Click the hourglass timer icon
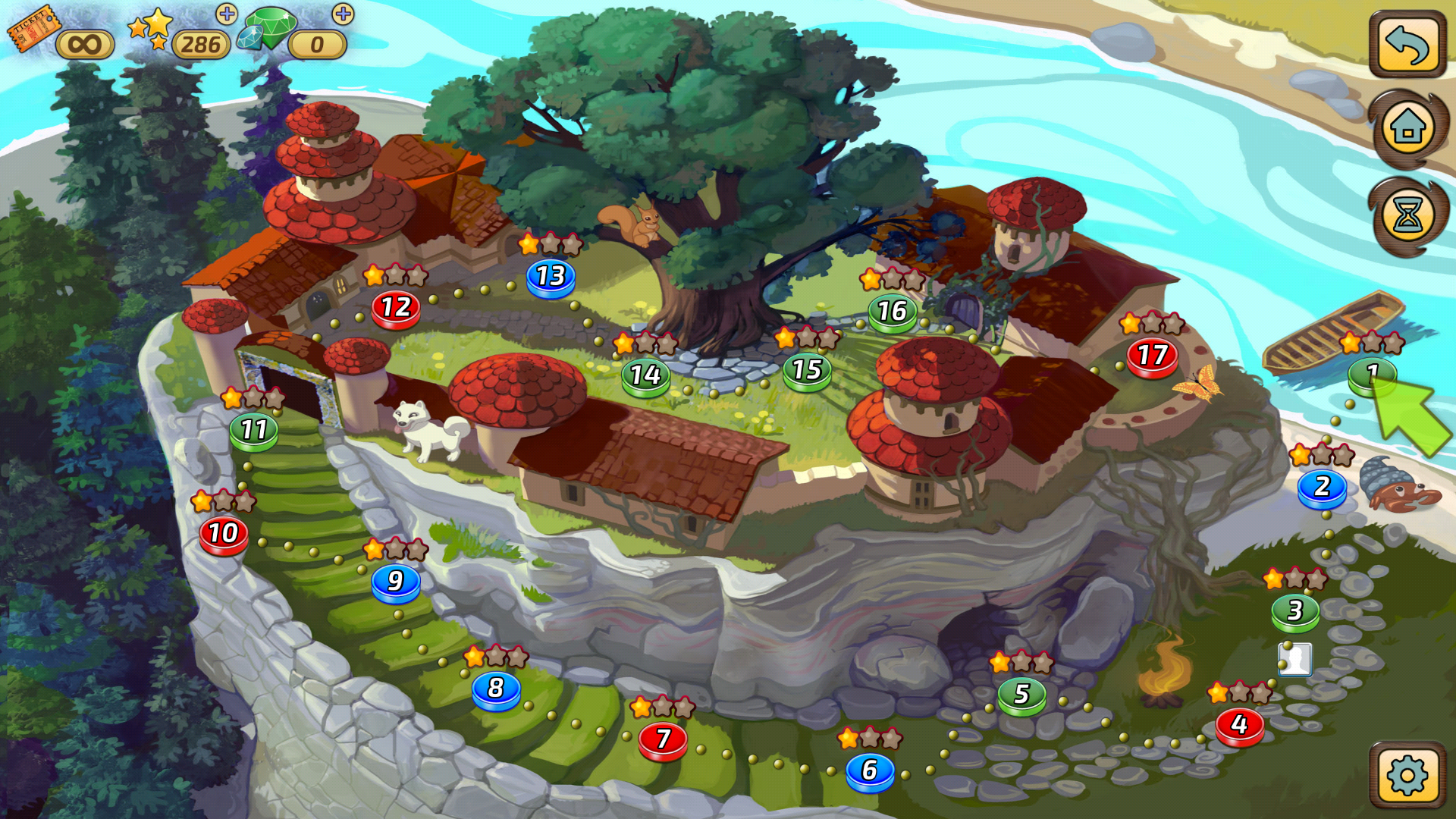The height and width of the screenshot is (819, 1456). point(1406,215)
